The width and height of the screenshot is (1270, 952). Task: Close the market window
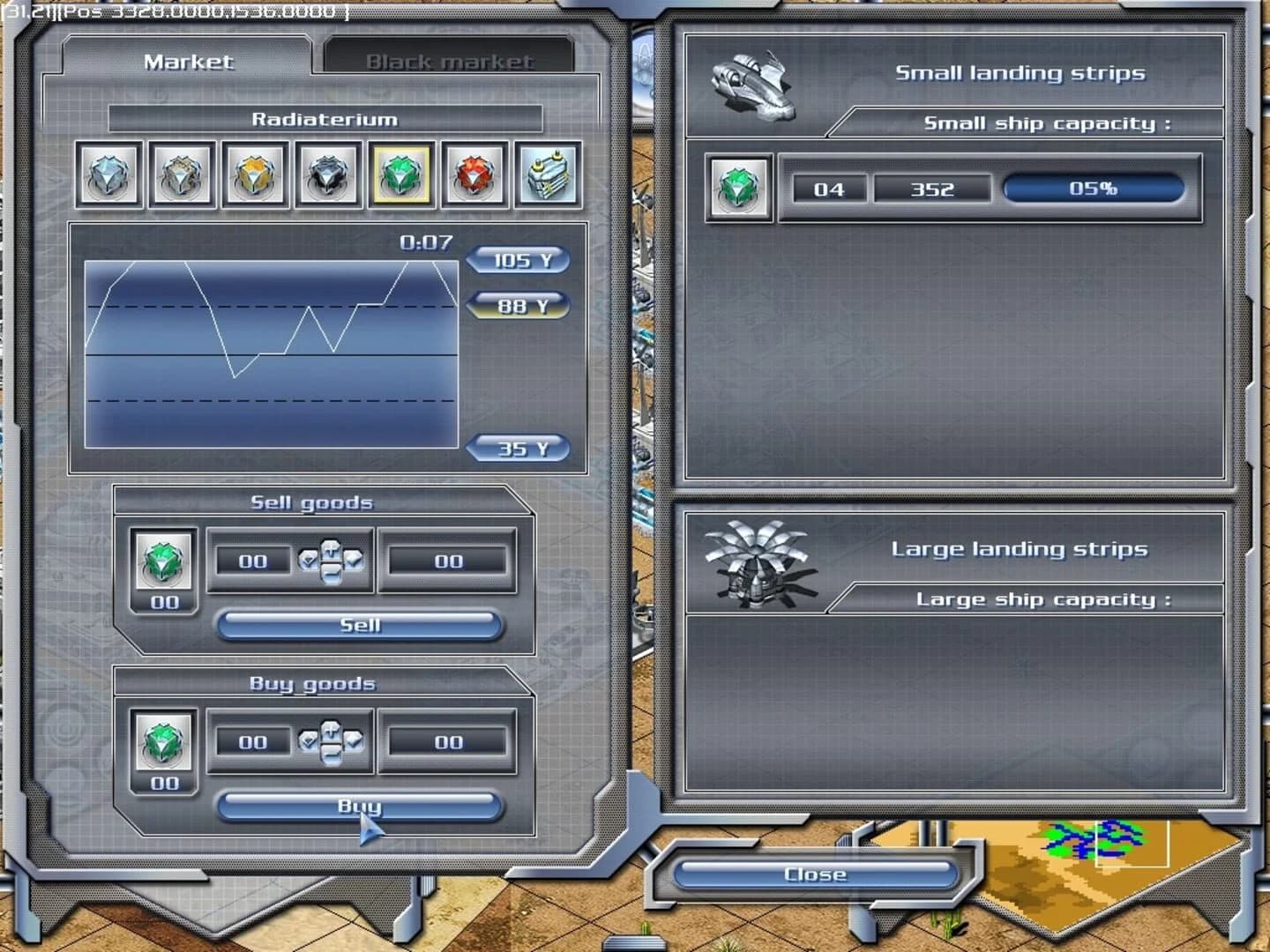point(814,874)
